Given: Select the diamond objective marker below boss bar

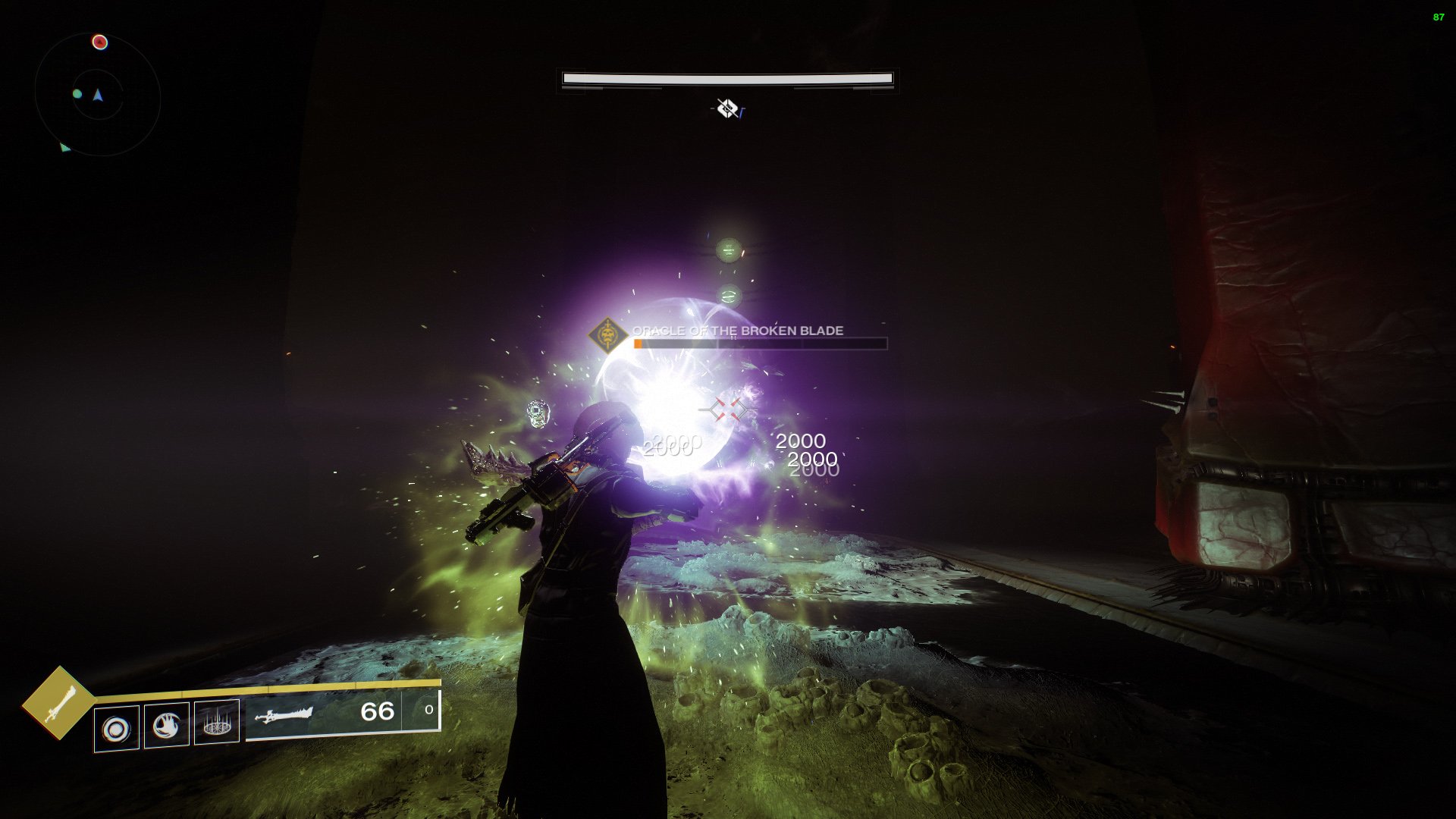Looking at the screenshot, I should [727, 109].
